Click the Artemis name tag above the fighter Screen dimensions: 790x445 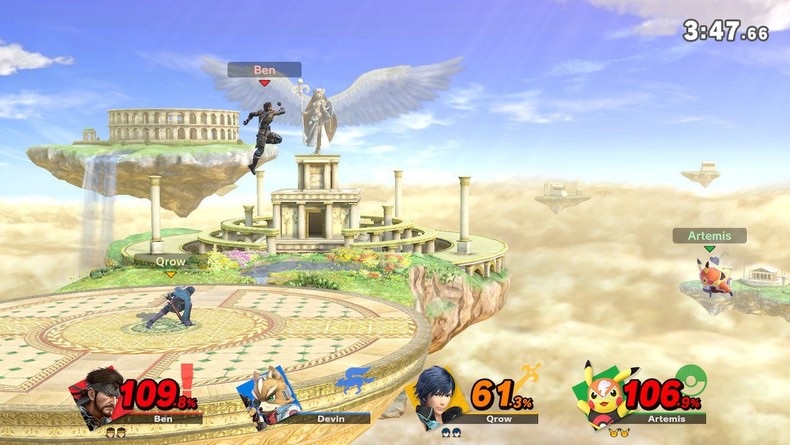pos(709,236)
